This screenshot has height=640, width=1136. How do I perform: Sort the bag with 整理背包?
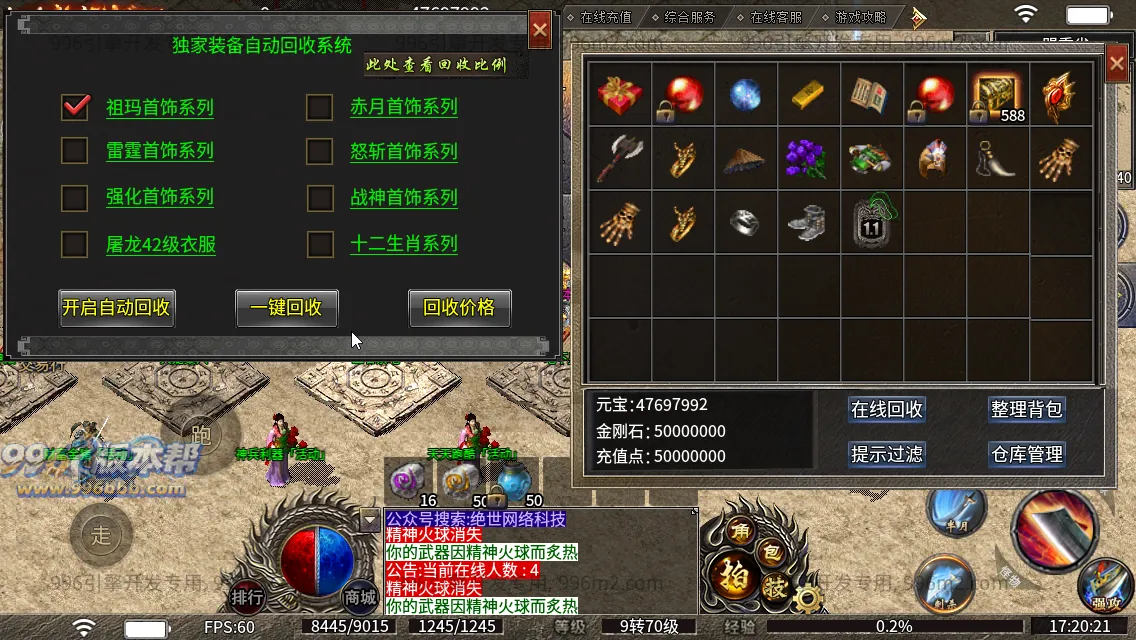click(1026, 410)
